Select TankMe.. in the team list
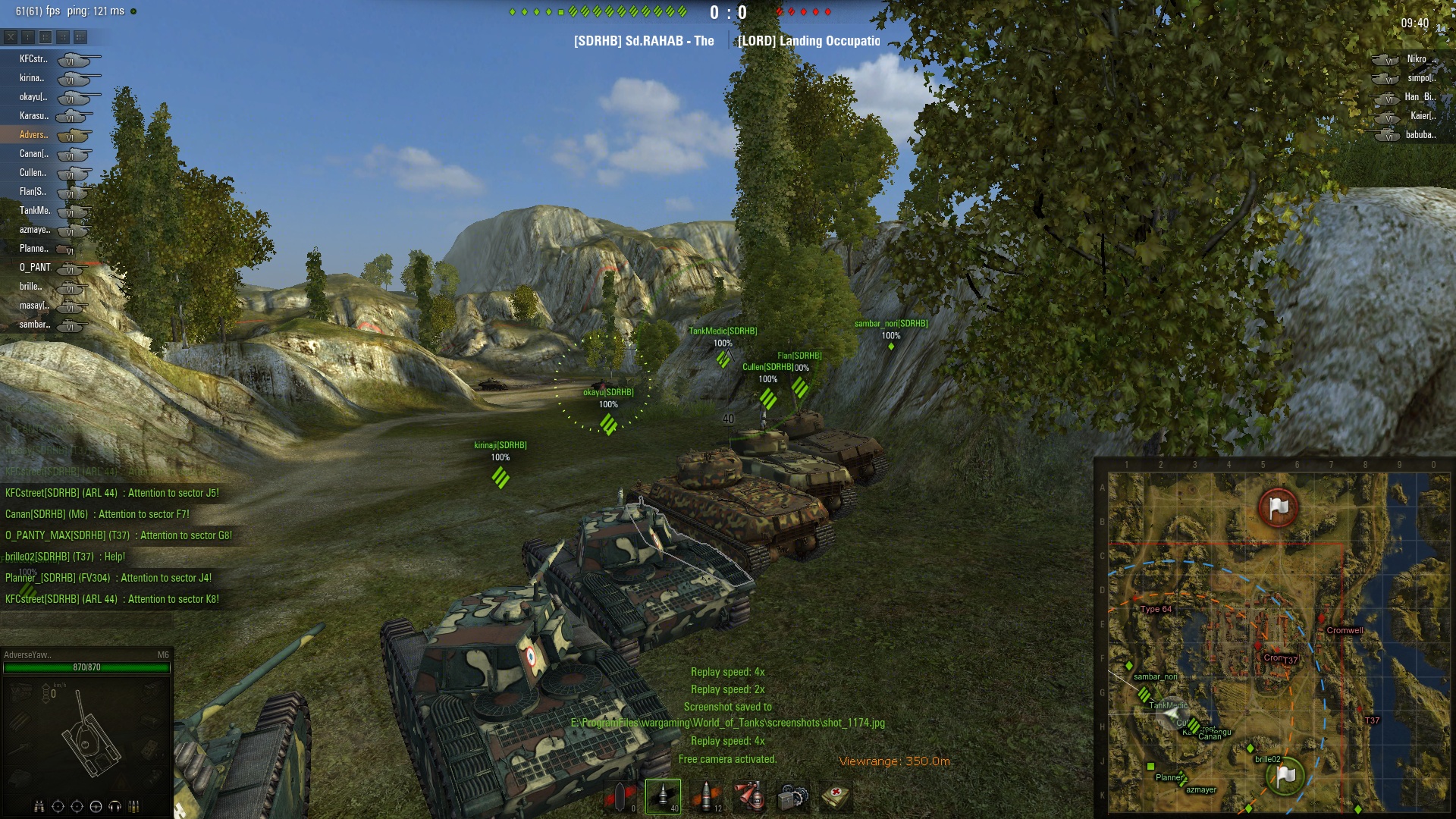Viewport: 1456px width, 819px height. coord(35,211)
